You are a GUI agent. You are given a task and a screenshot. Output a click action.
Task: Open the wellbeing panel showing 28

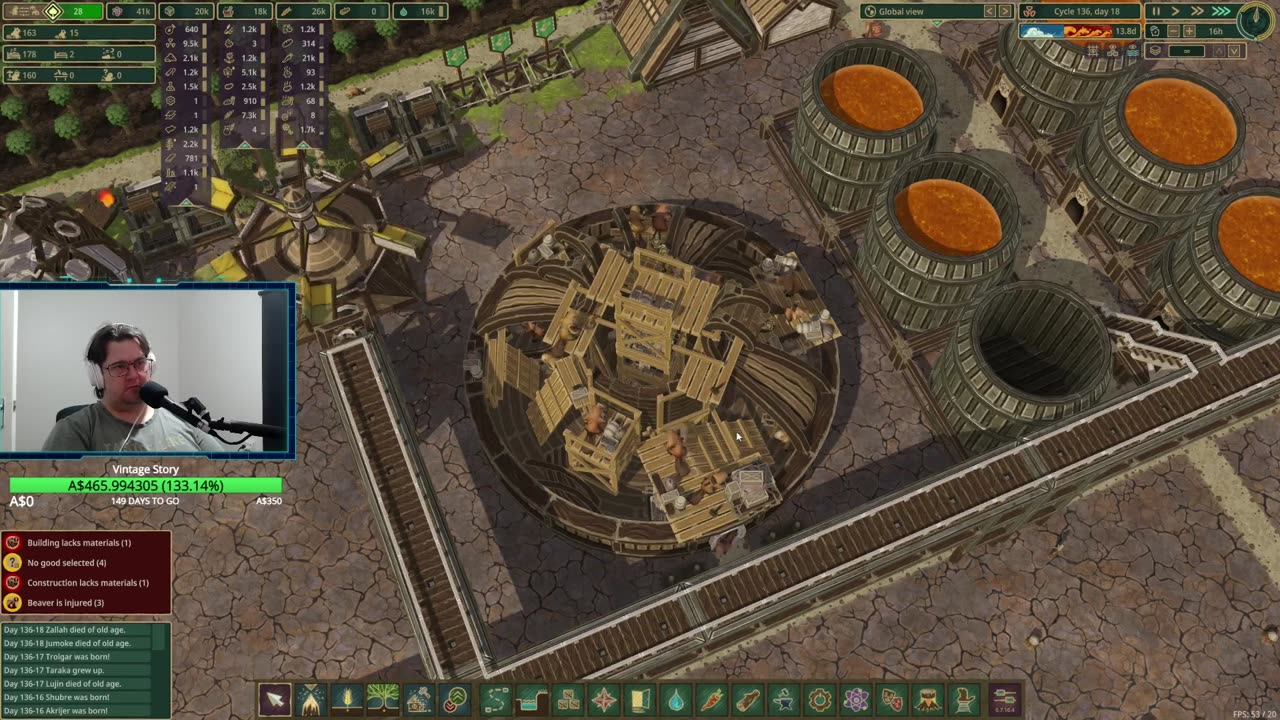[x=66, y=11]
